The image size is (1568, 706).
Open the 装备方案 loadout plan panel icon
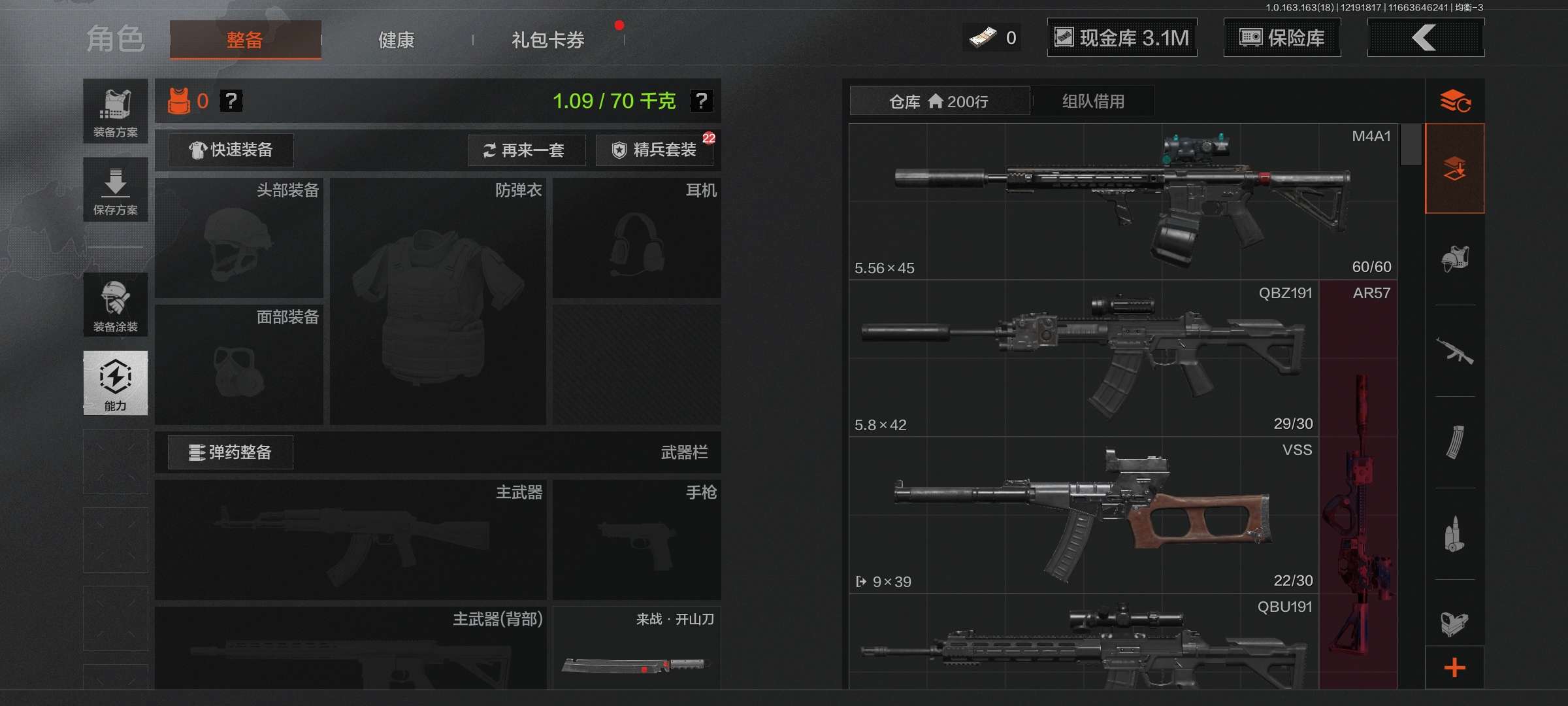tap(115, 111)
